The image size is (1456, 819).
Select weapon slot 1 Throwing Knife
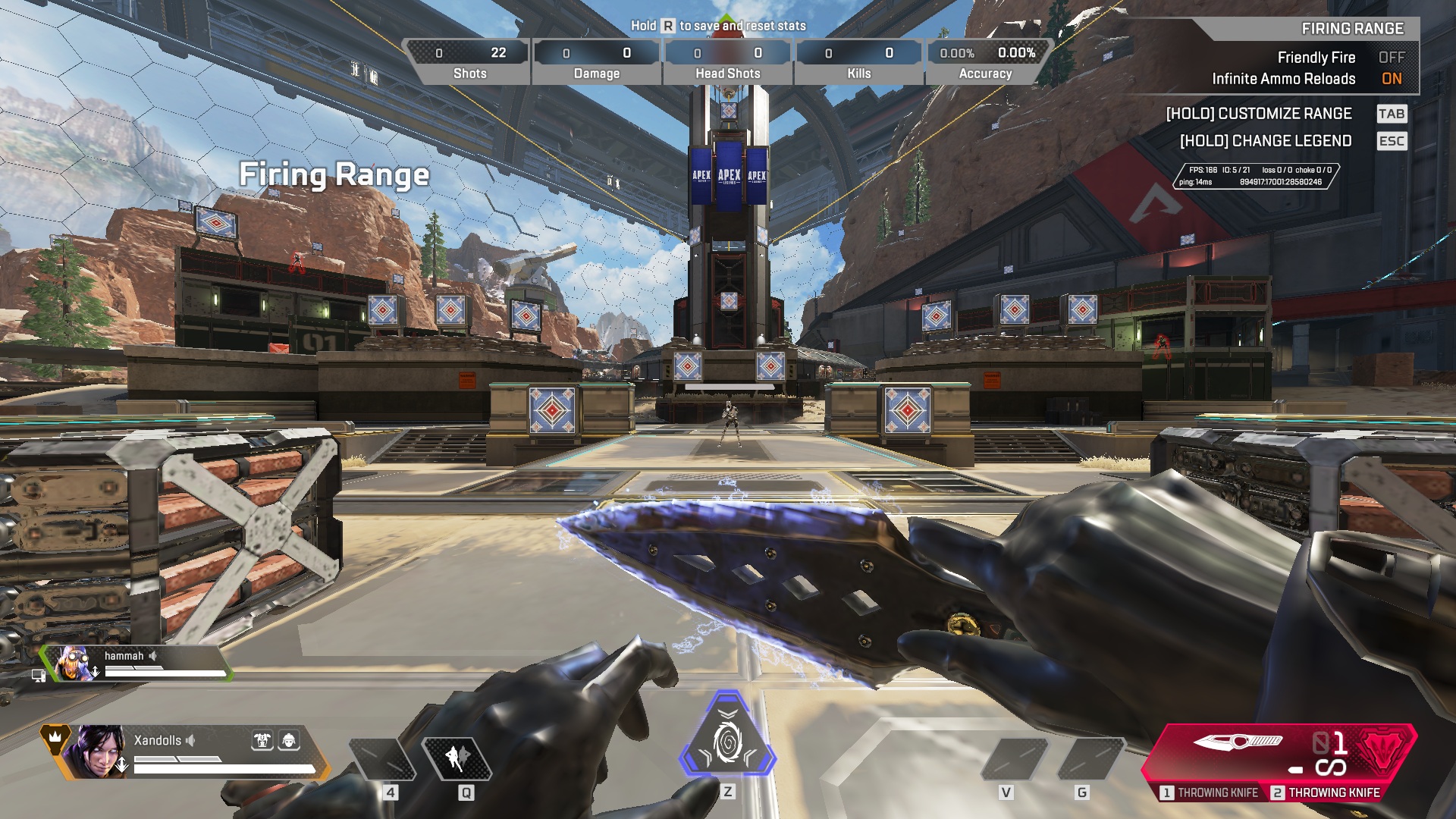[x=1210, y=792]
